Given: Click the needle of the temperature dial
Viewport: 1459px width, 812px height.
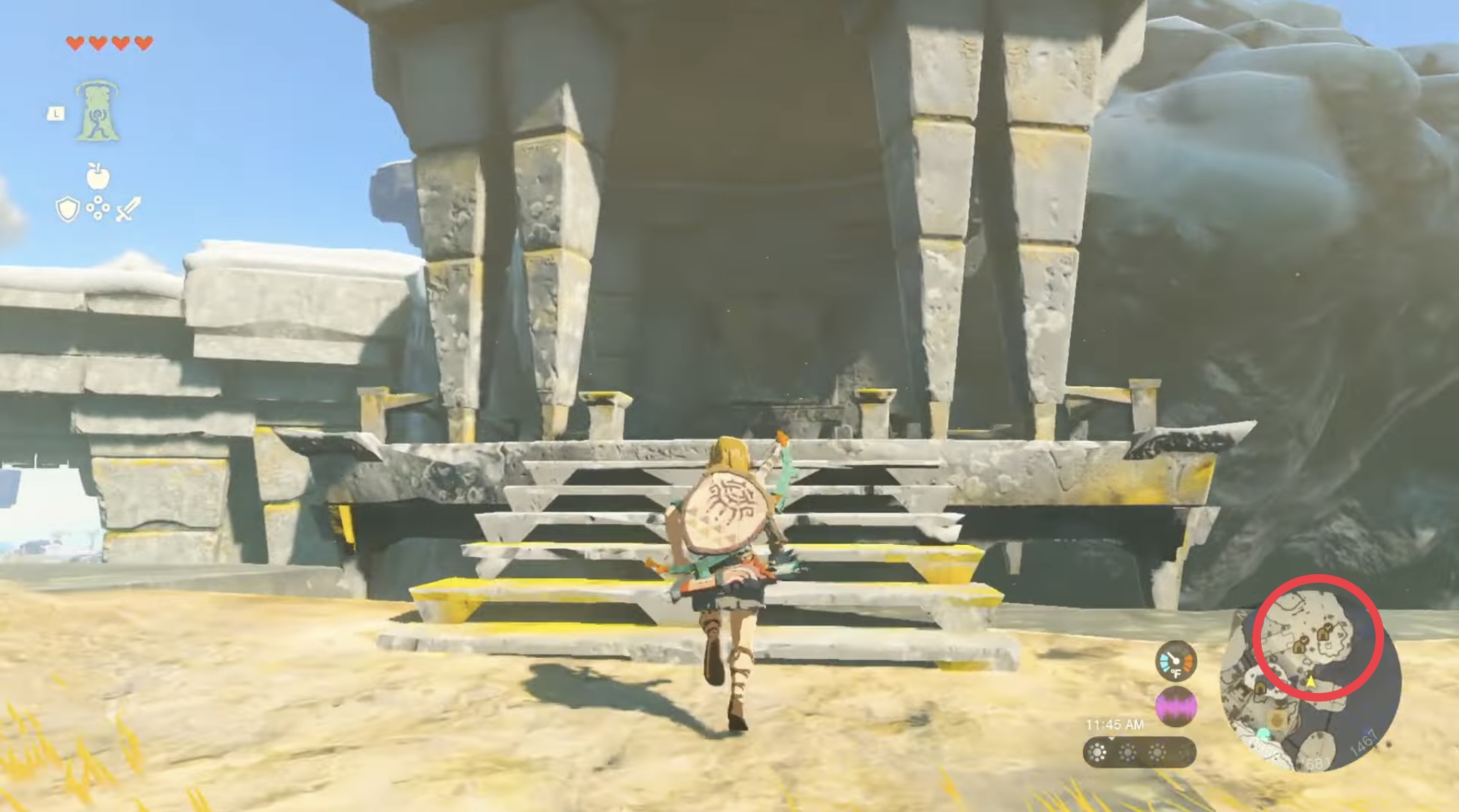Looking at the screenshot, I should pyautogui.click(x=1173, y=655).
